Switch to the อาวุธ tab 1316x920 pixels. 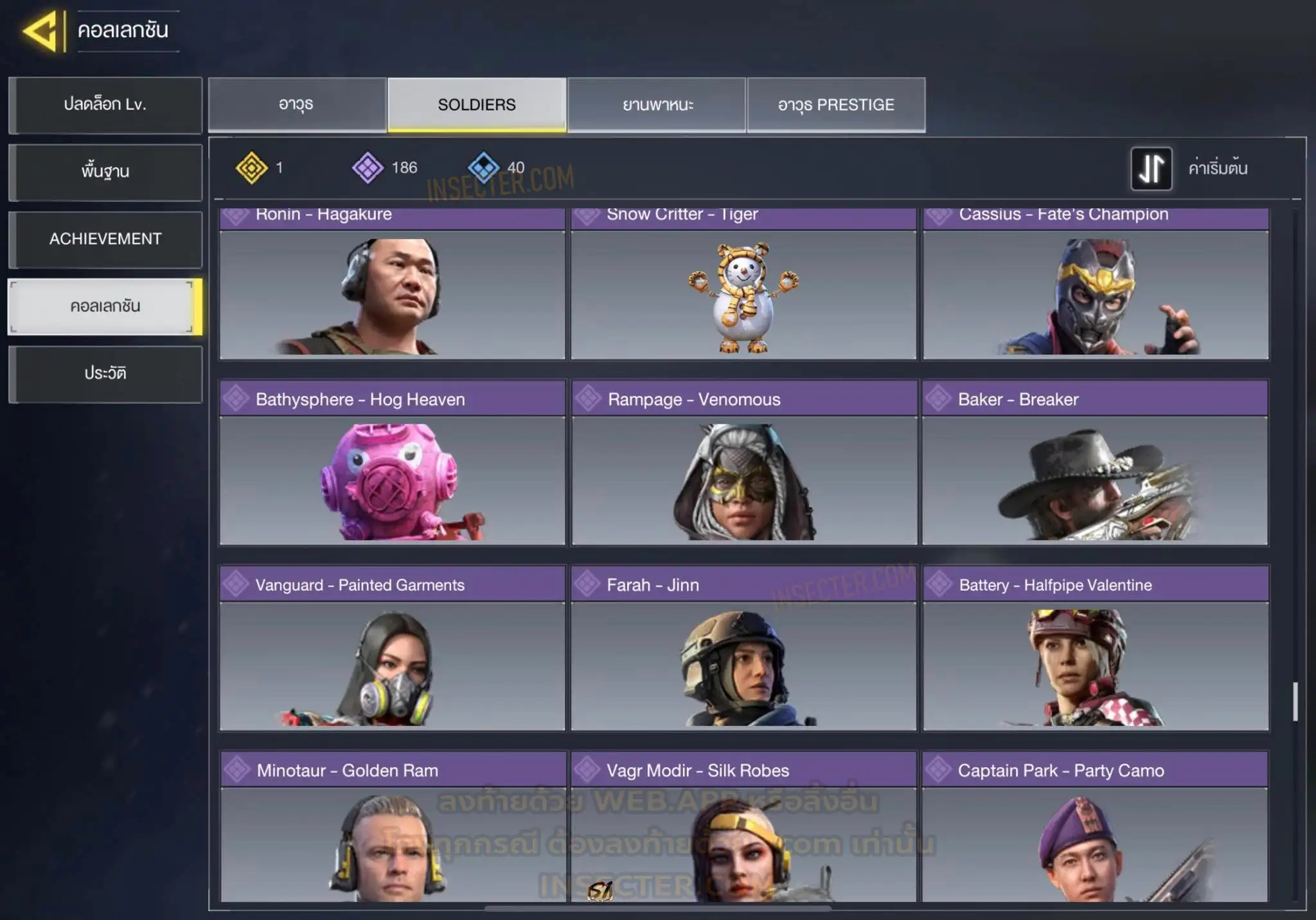tap(297, 105)
